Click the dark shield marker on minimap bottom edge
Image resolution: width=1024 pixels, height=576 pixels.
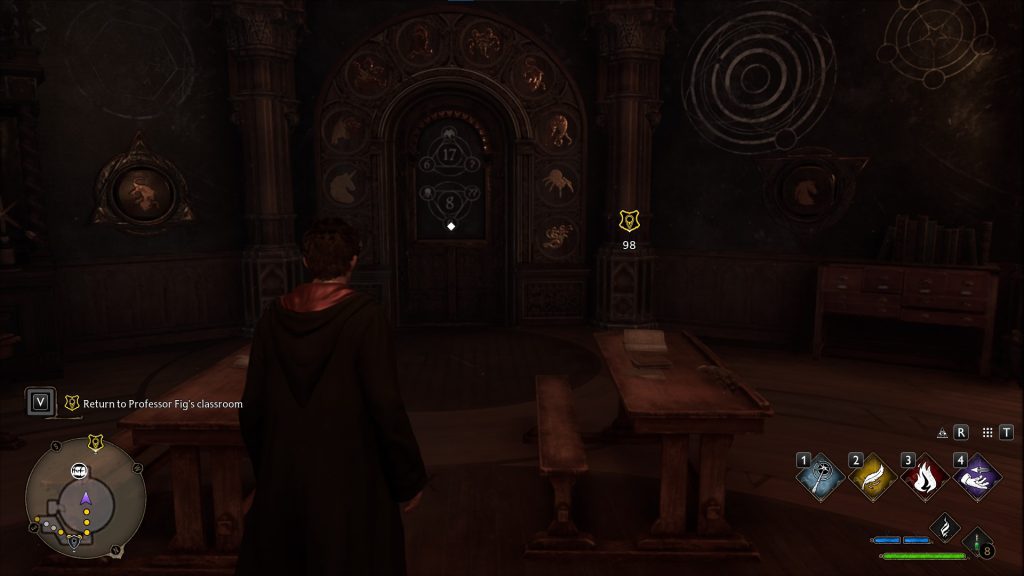tap(75, 544)
